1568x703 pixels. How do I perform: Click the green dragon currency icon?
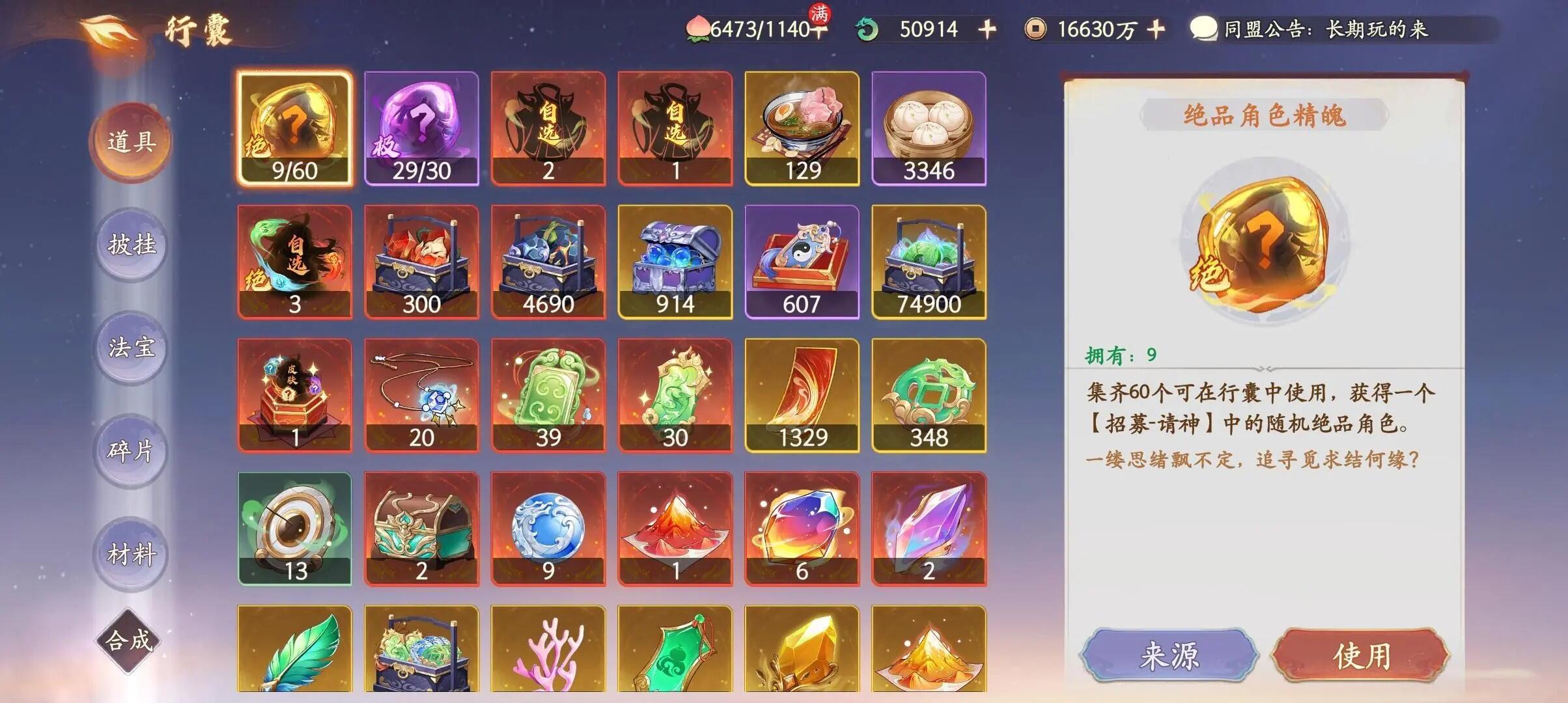(x=866, y=29)
